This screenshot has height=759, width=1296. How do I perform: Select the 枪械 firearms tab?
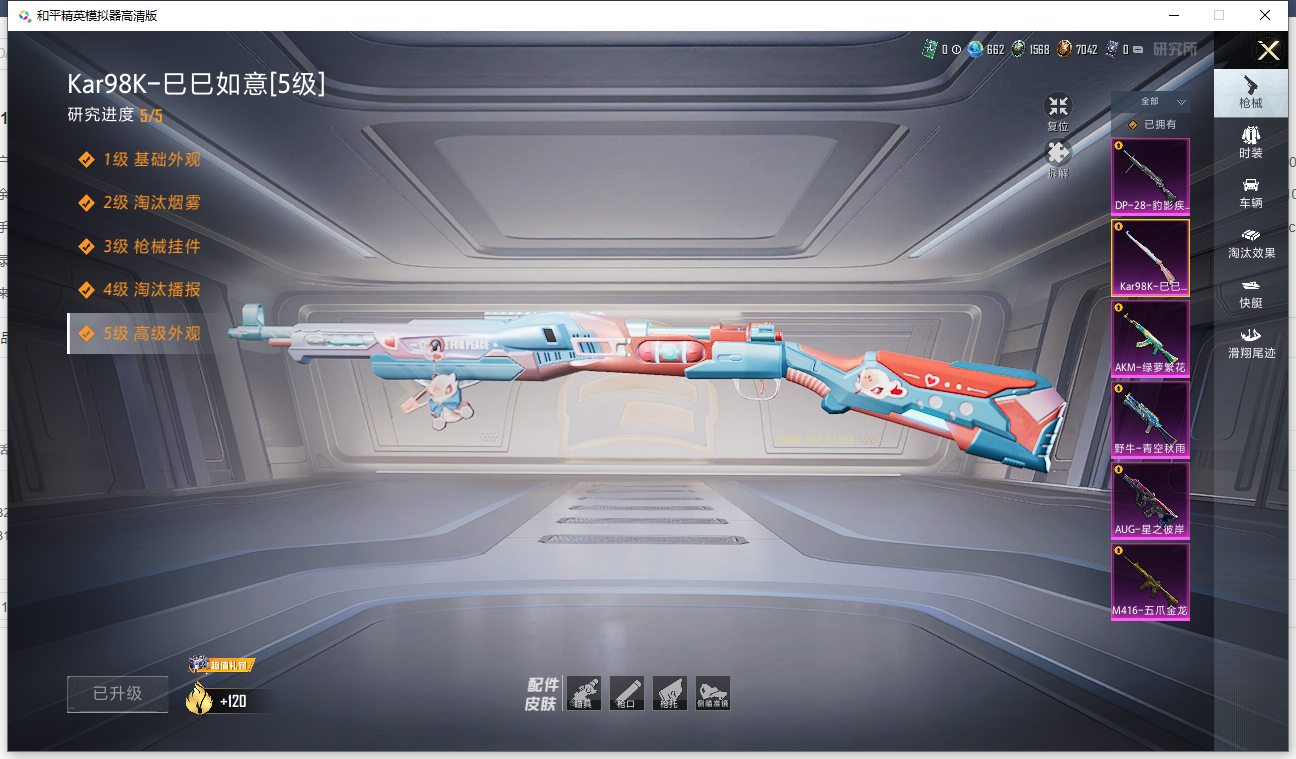pyautogui.click(x=1250, y=93)
